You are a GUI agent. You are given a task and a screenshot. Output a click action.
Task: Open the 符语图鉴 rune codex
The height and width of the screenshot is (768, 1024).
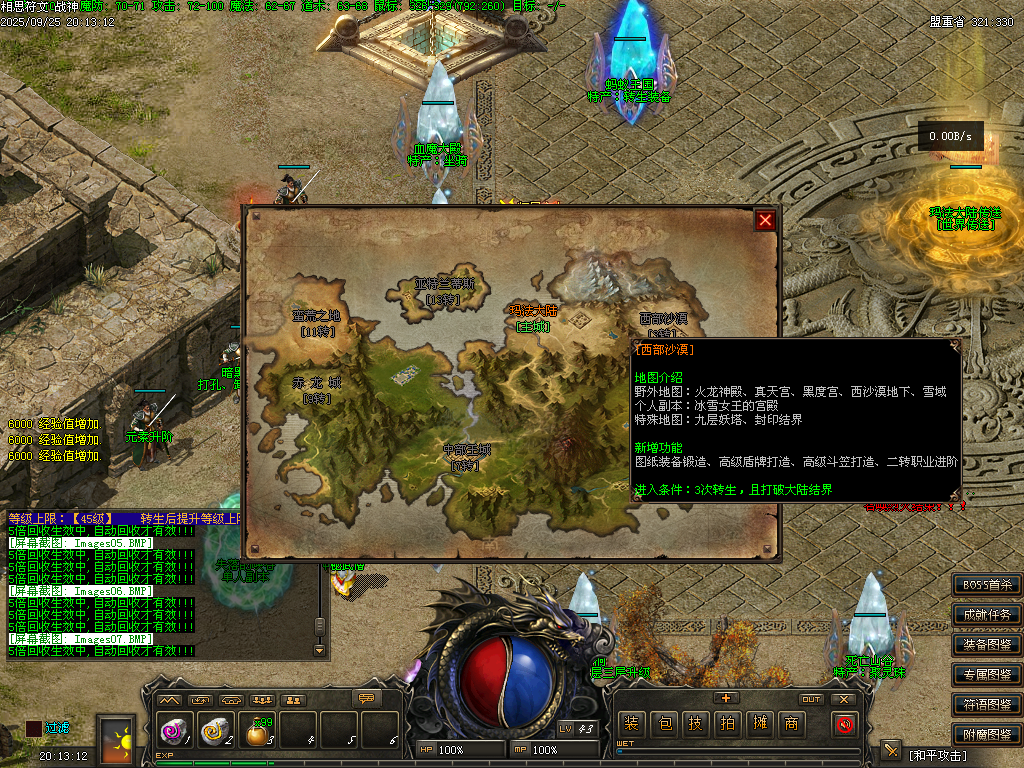987,705
